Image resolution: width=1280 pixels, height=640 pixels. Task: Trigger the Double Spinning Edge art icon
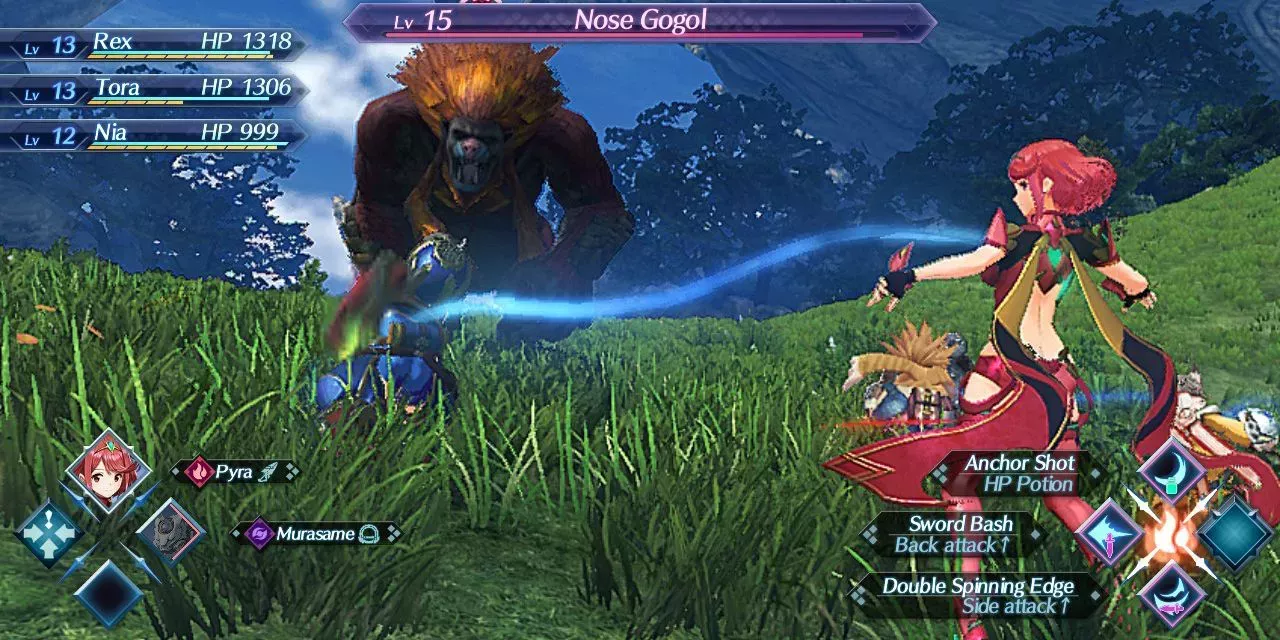tap(1171, 594)
